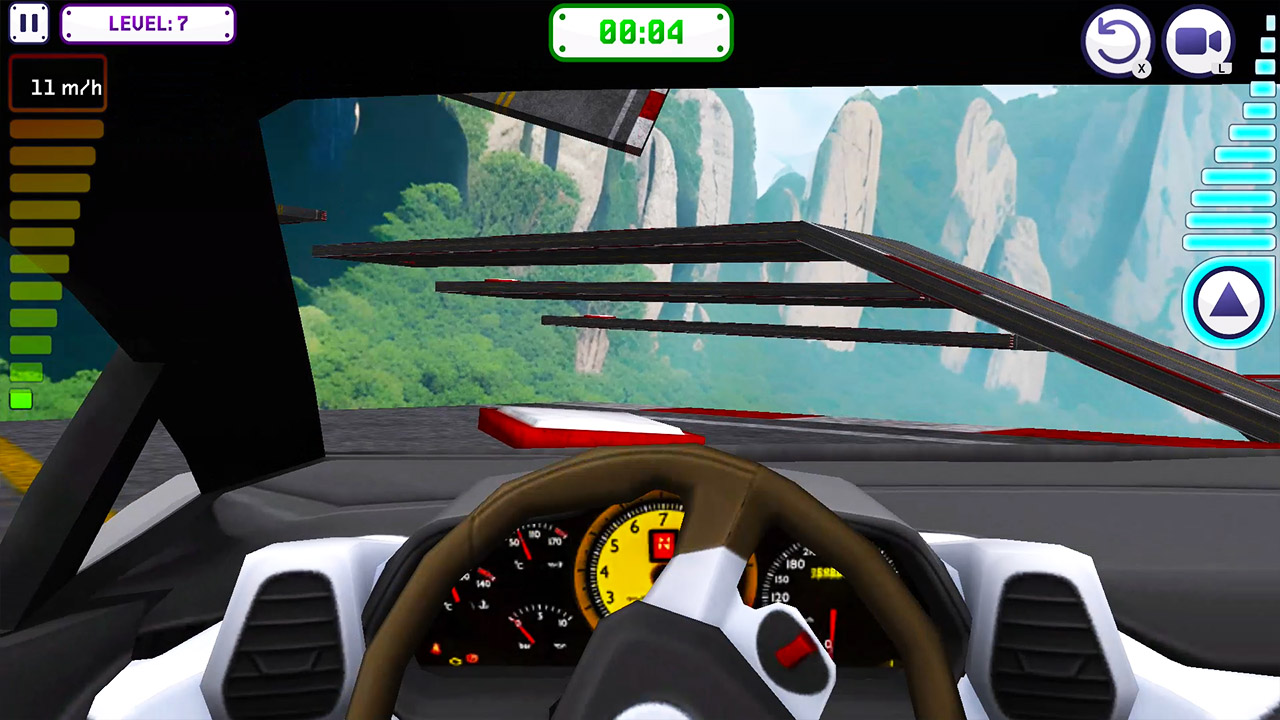Toggle the camera icon to switch views

click(x=1197, y=40)
